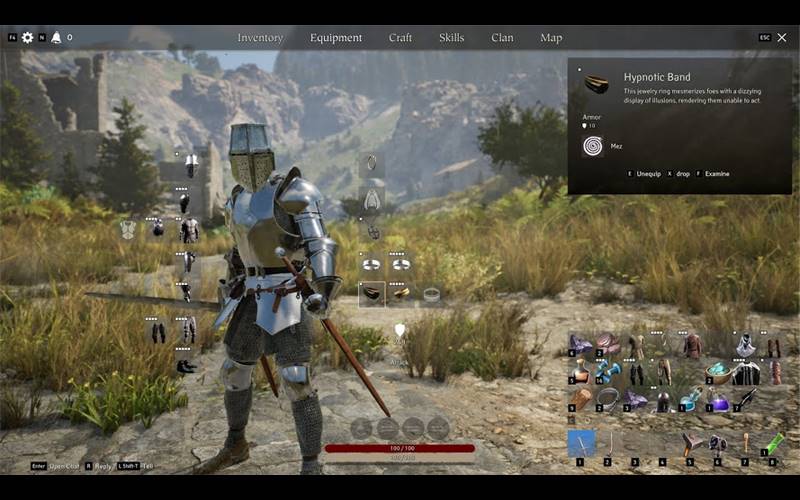
Task: Switch to the Inventory tab
Action: 260,38
